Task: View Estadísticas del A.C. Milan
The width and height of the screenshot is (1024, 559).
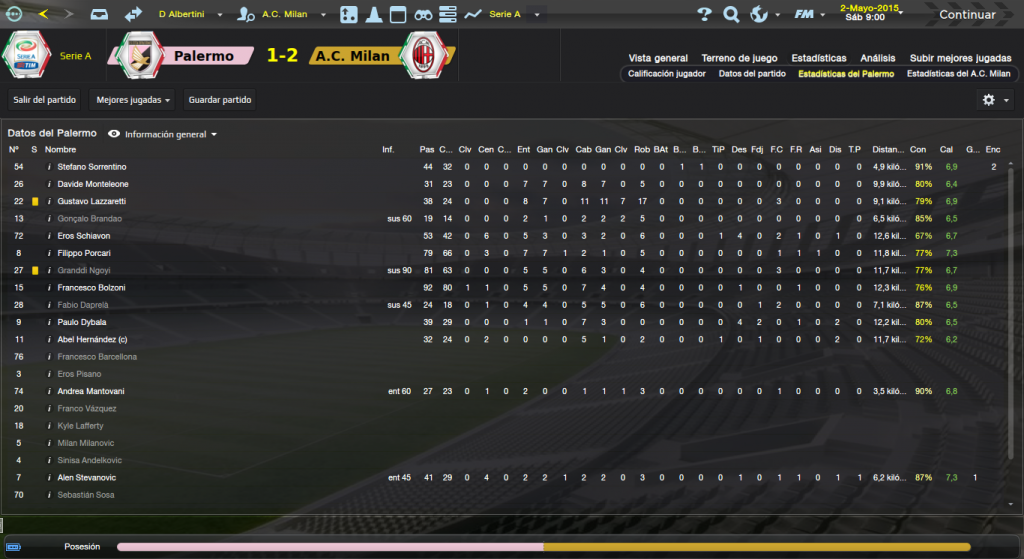Action: 958,74
